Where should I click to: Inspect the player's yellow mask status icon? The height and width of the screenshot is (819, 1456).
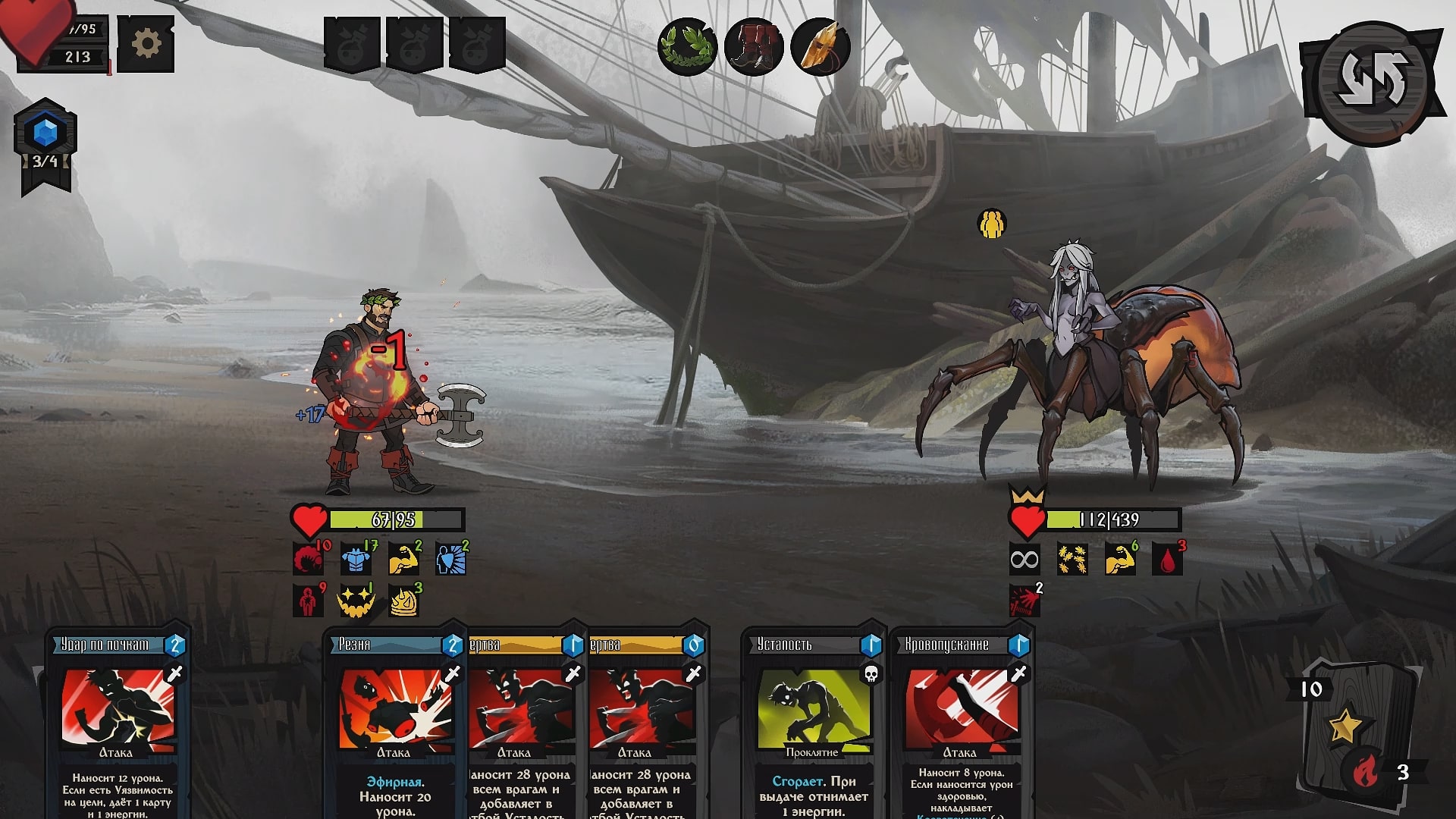[x=355, y=601]
